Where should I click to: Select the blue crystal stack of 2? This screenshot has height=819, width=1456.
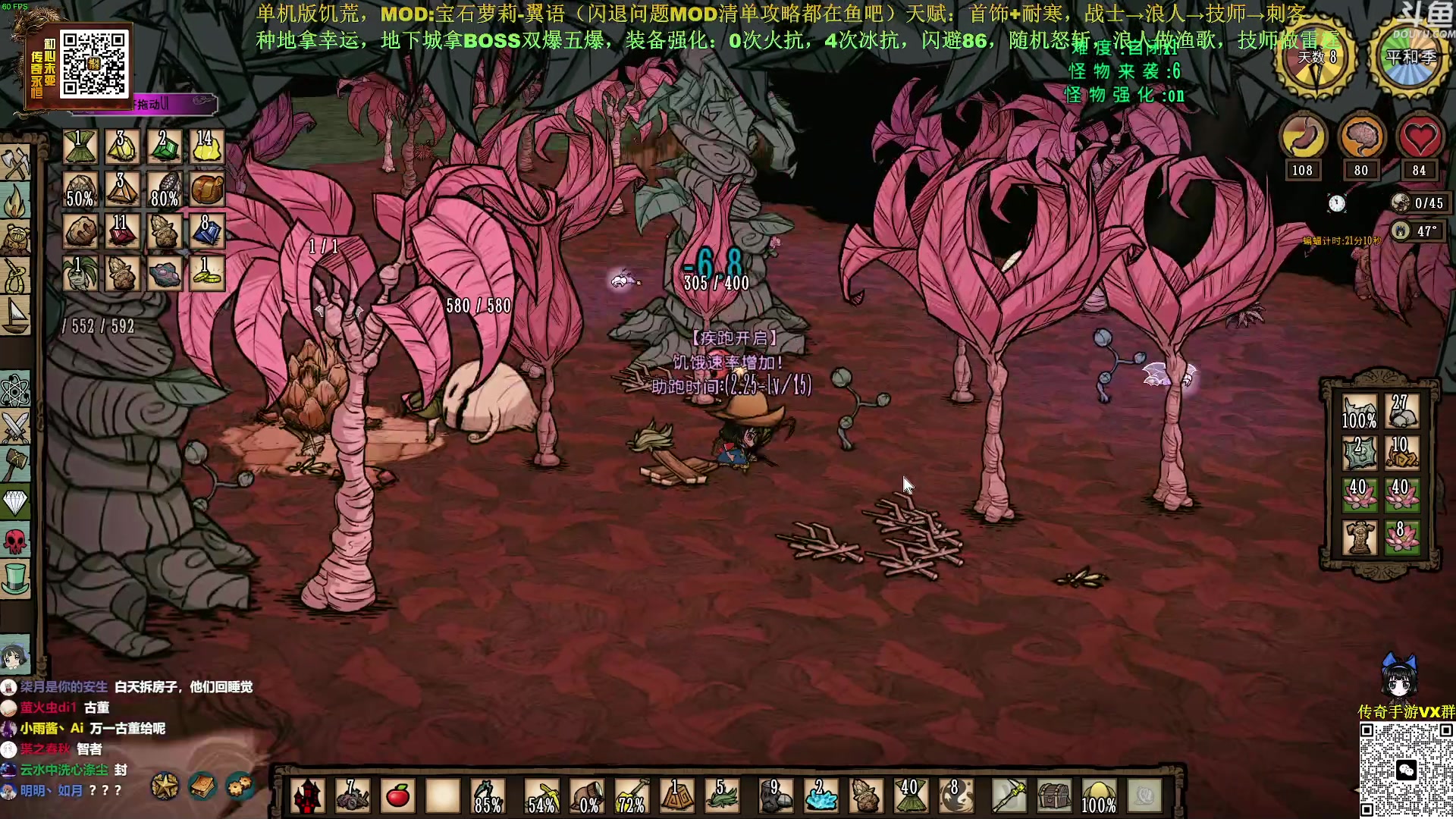(821, 796)
